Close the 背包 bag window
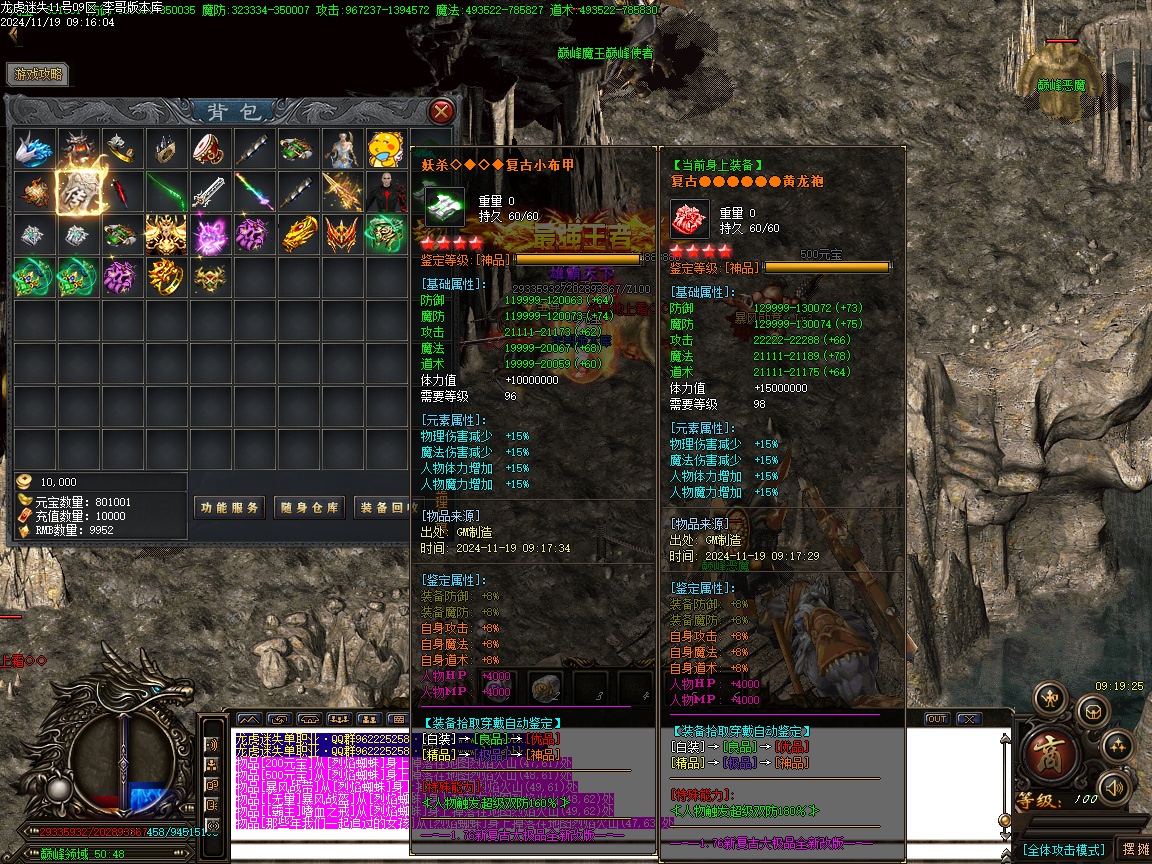The height and width of the screenshot is (864, 1152). point(441,110)
